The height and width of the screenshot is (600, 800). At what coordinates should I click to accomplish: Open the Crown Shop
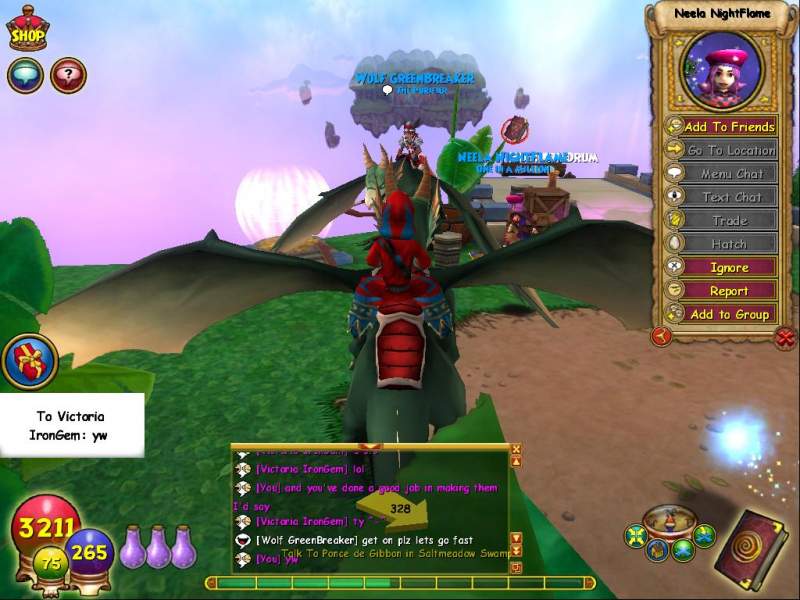[27, 29]
